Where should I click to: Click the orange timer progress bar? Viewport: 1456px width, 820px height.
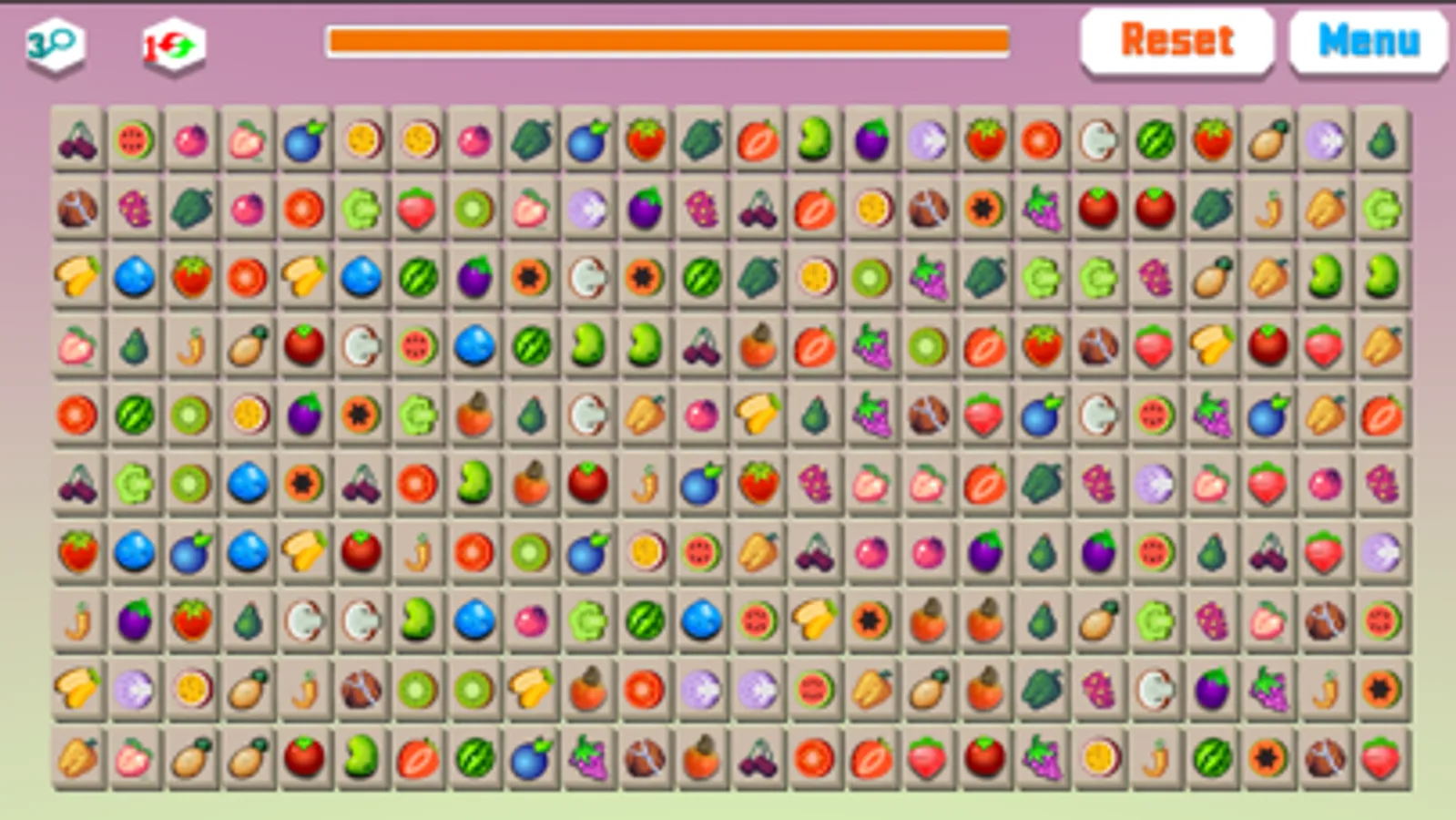pos(669,39)
